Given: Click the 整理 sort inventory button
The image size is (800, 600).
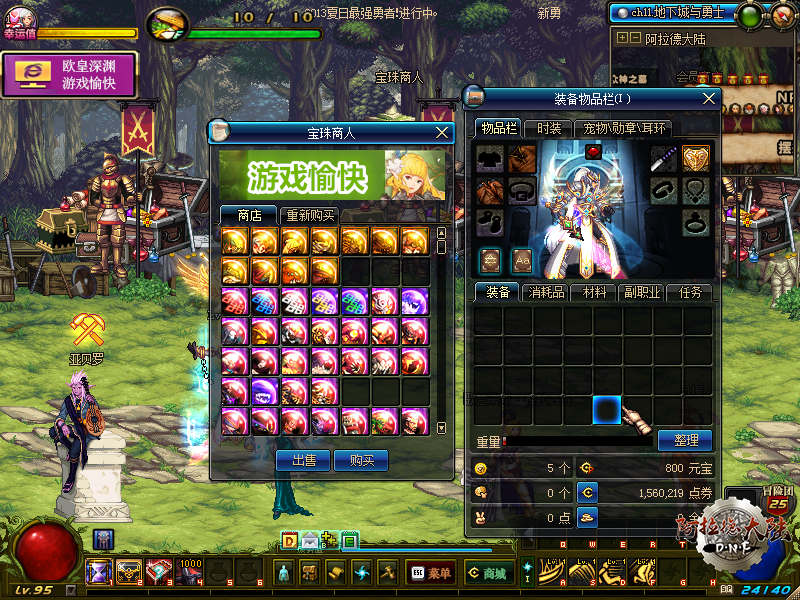Looking at the screenshot, I should [685, 440].
